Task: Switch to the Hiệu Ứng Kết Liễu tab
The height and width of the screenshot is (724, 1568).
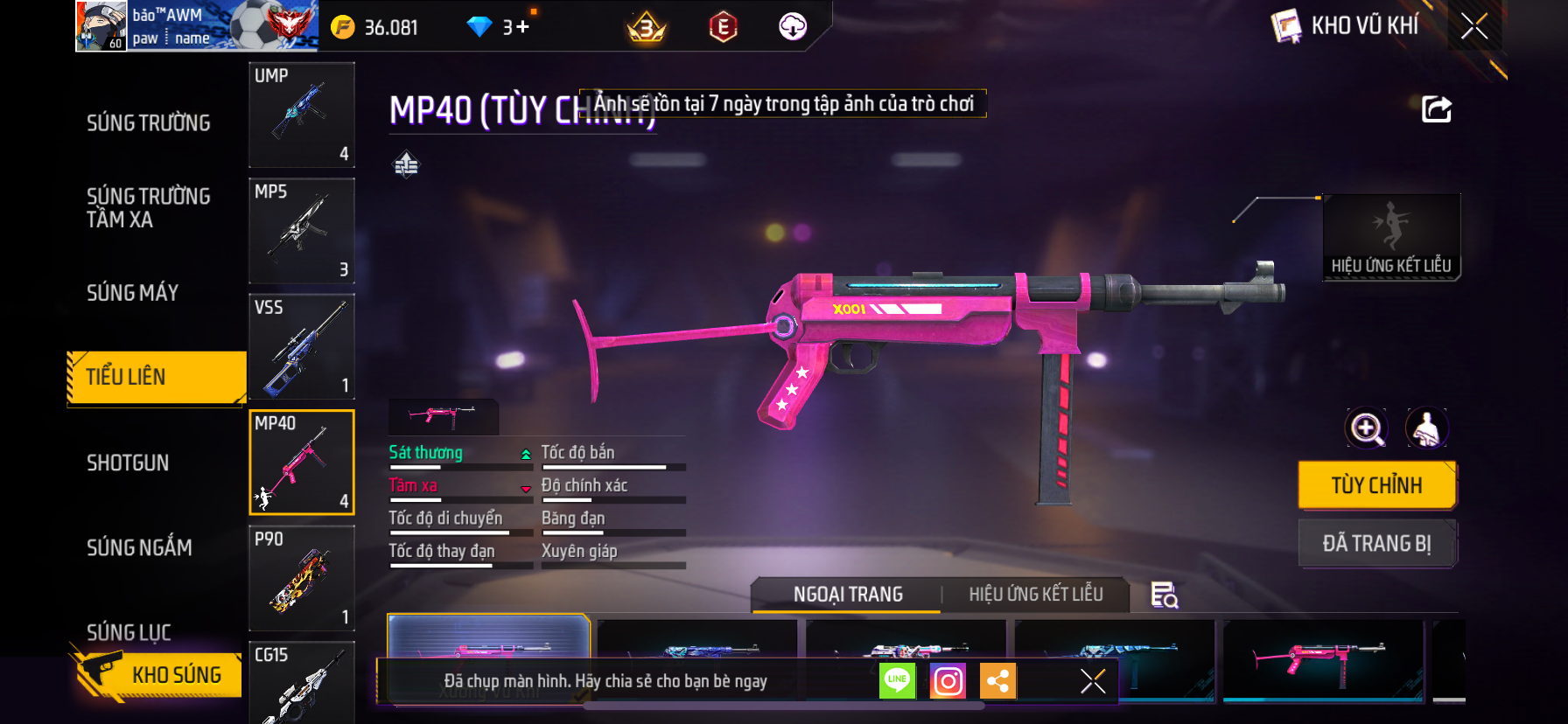Action: 1035,595
